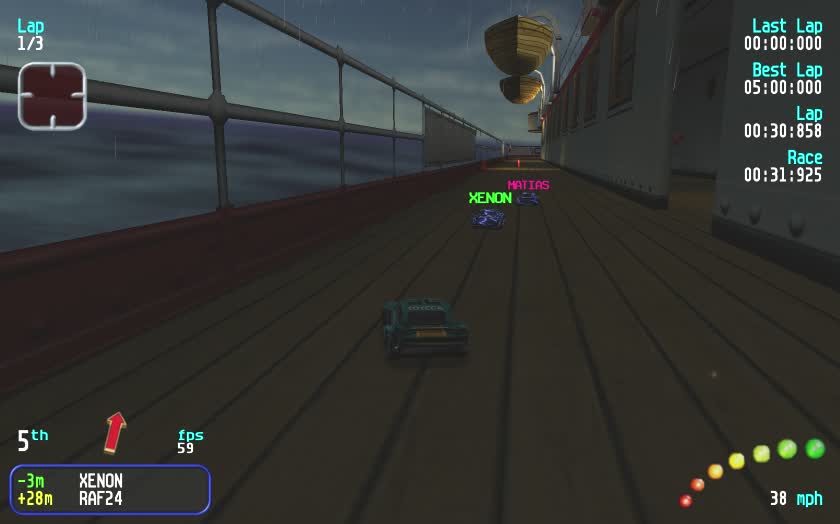Click the red track direction arrow

point(115,431)
